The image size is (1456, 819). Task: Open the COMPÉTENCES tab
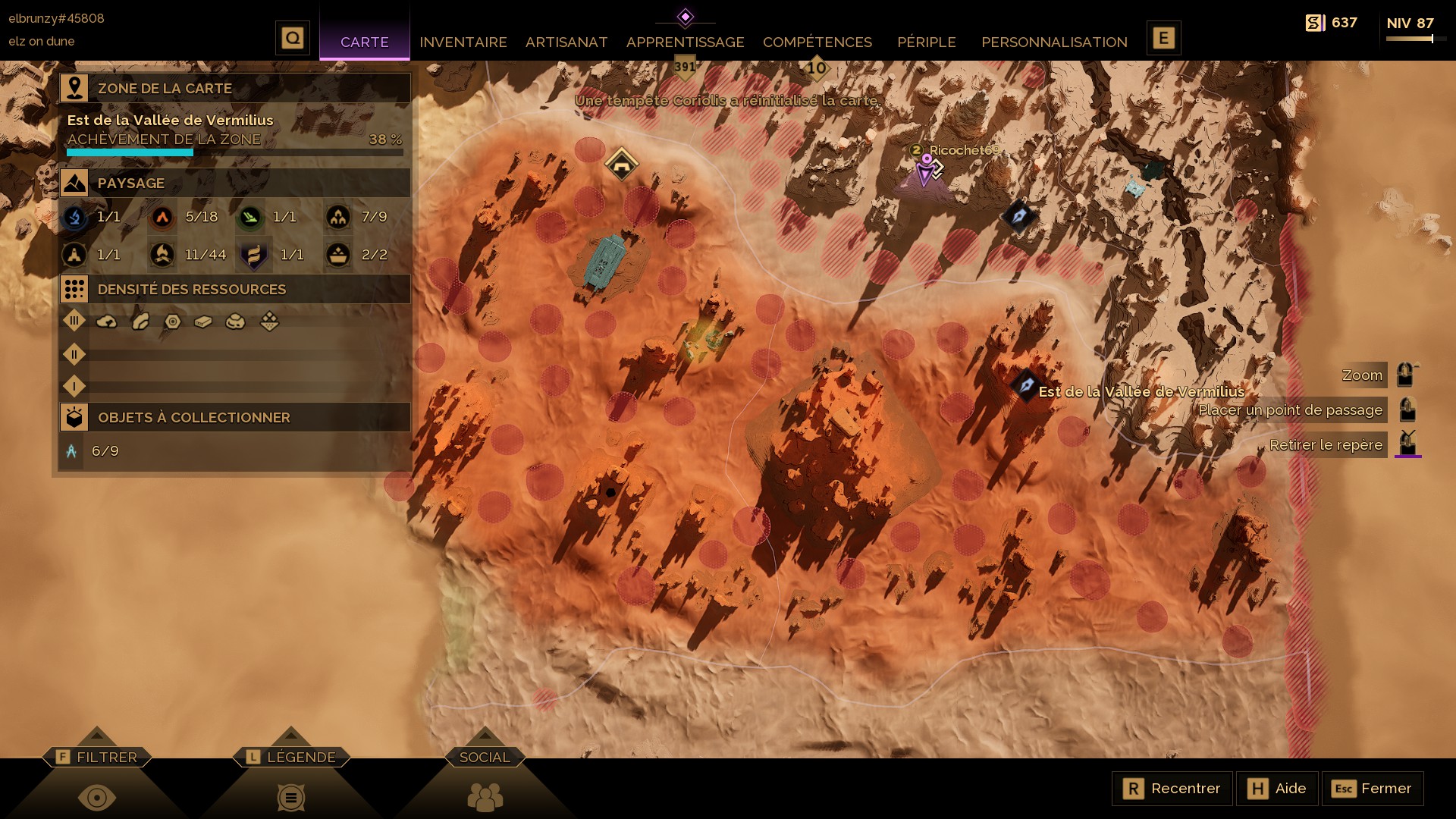817,42
